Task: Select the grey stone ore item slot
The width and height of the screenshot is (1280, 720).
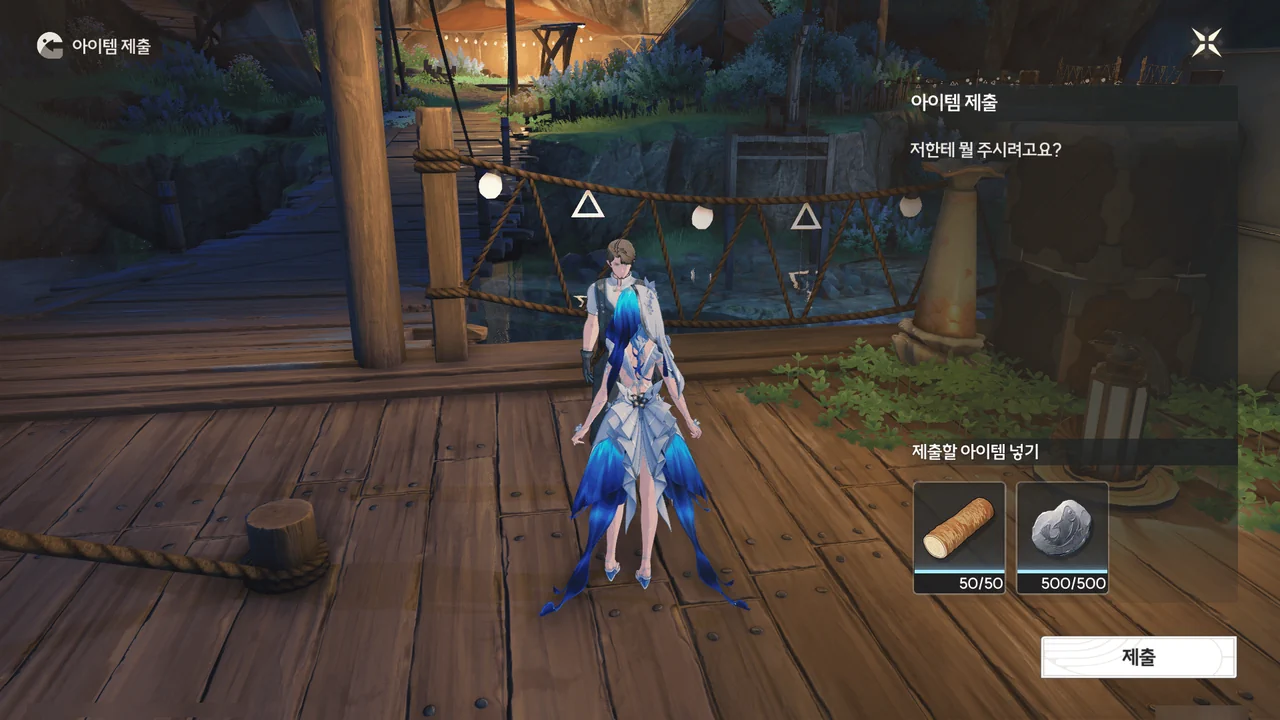Action: point(1062,537)
